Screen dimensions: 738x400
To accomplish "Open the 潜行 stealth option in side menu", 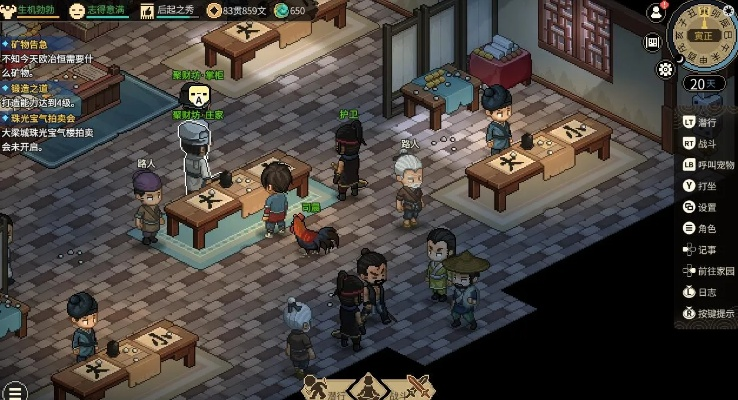I will (x=706, y=122).
